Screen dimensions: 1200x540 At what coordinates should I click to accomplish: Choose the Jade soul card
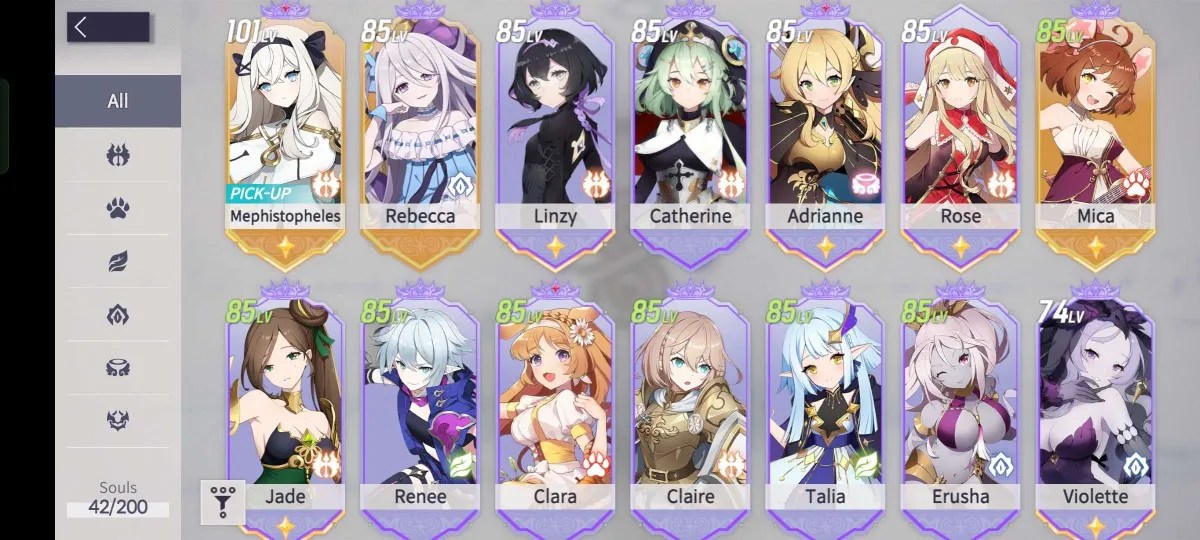[x=285, y=410]
